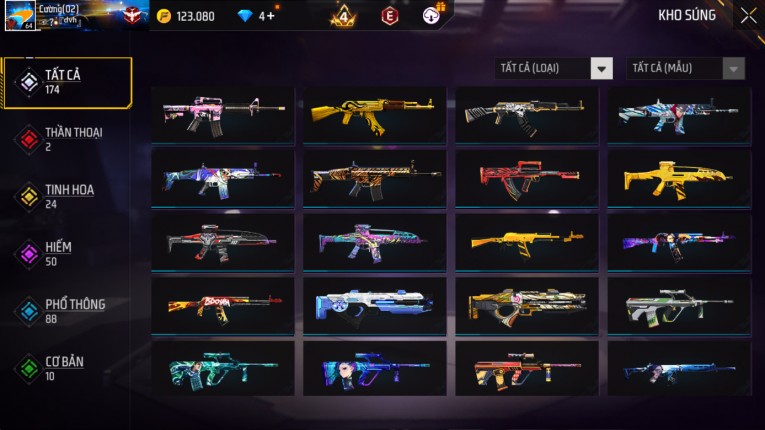Pick the red and gold AK skin
Image resolution: width=765 pixels, height=430 pixels.
527,178
